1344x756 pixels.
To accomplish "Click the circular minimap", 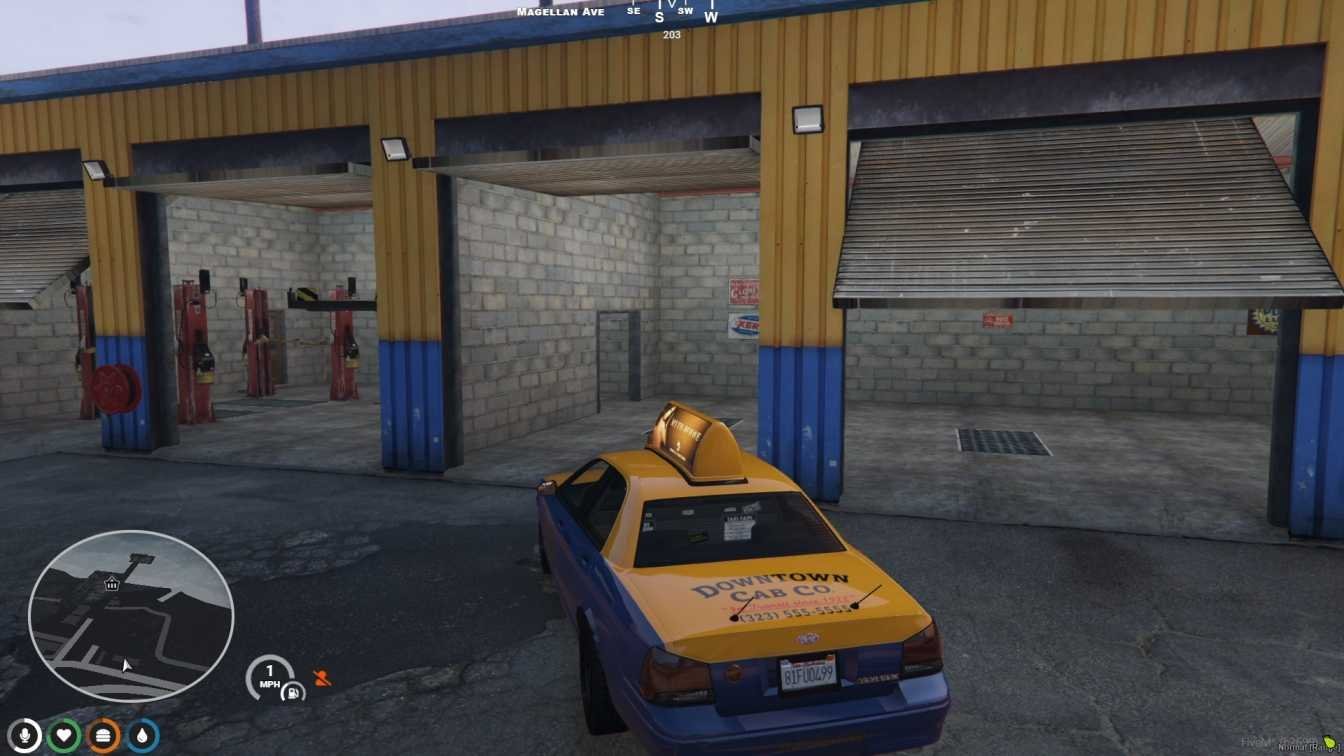I will (131, 616).
